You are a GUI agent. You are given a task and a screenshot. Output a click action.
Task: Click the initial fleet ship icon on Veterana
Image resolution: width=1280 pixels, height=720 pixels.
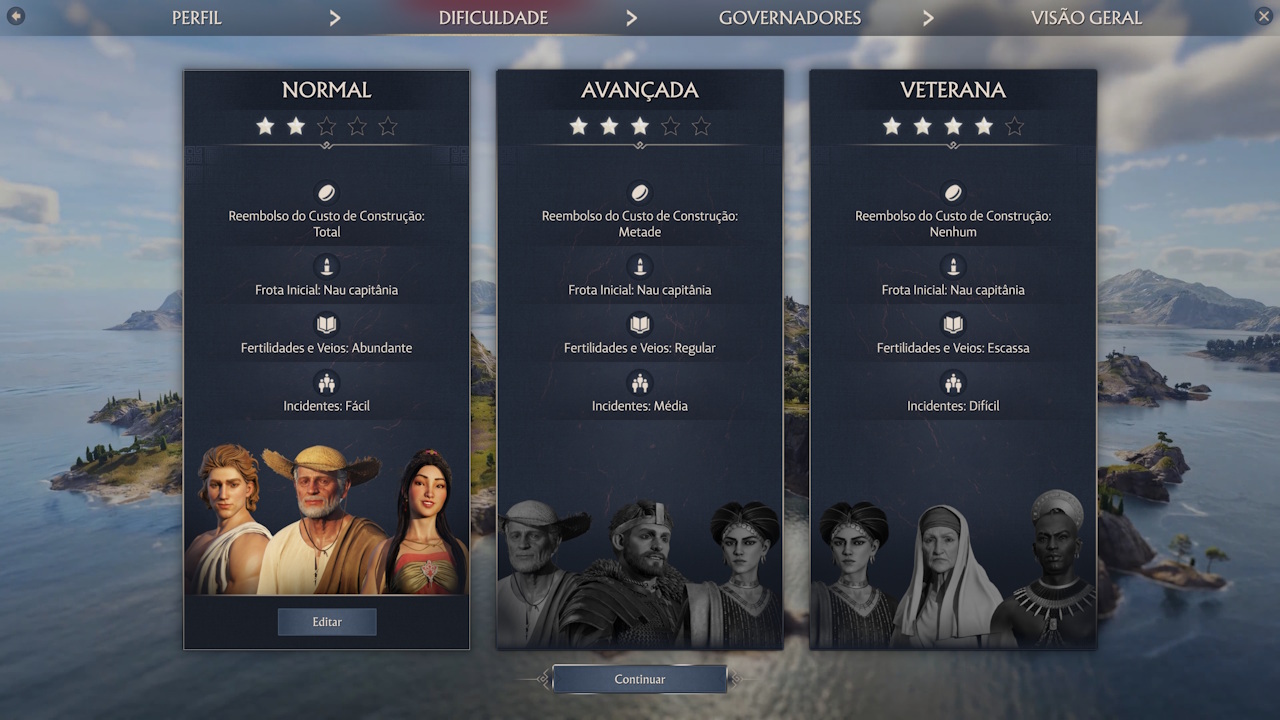(x=952, y=267)
